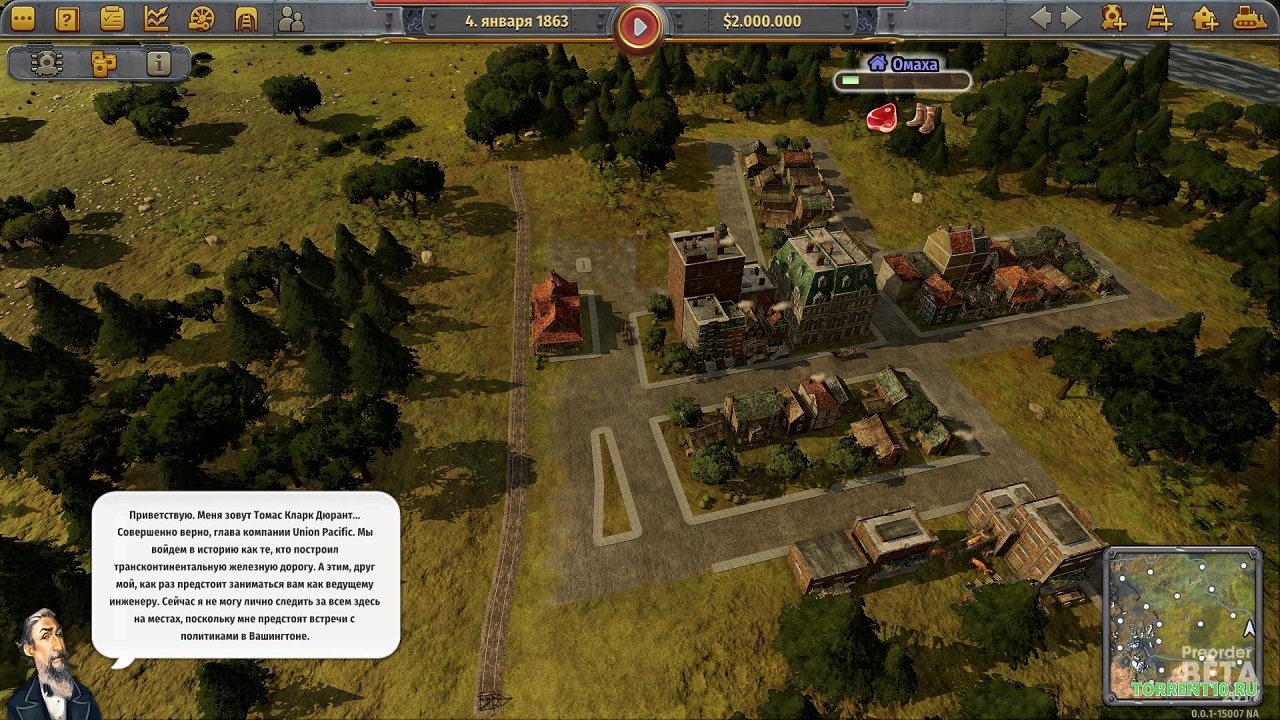
Task: Choose the lay track tool
Action: pos(1159,18)
